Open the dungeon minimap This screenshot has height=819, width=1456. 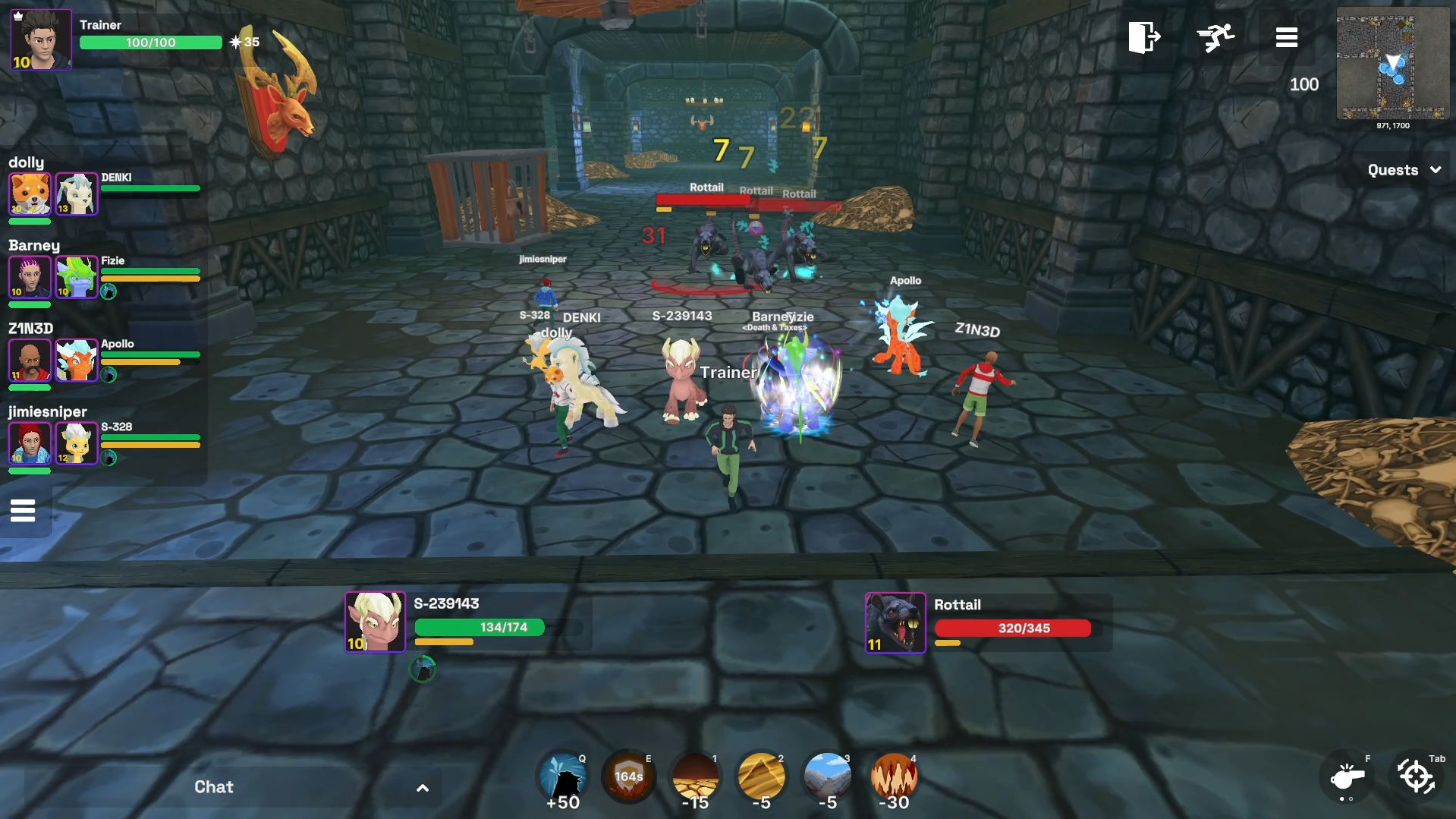pos(1392,64)
